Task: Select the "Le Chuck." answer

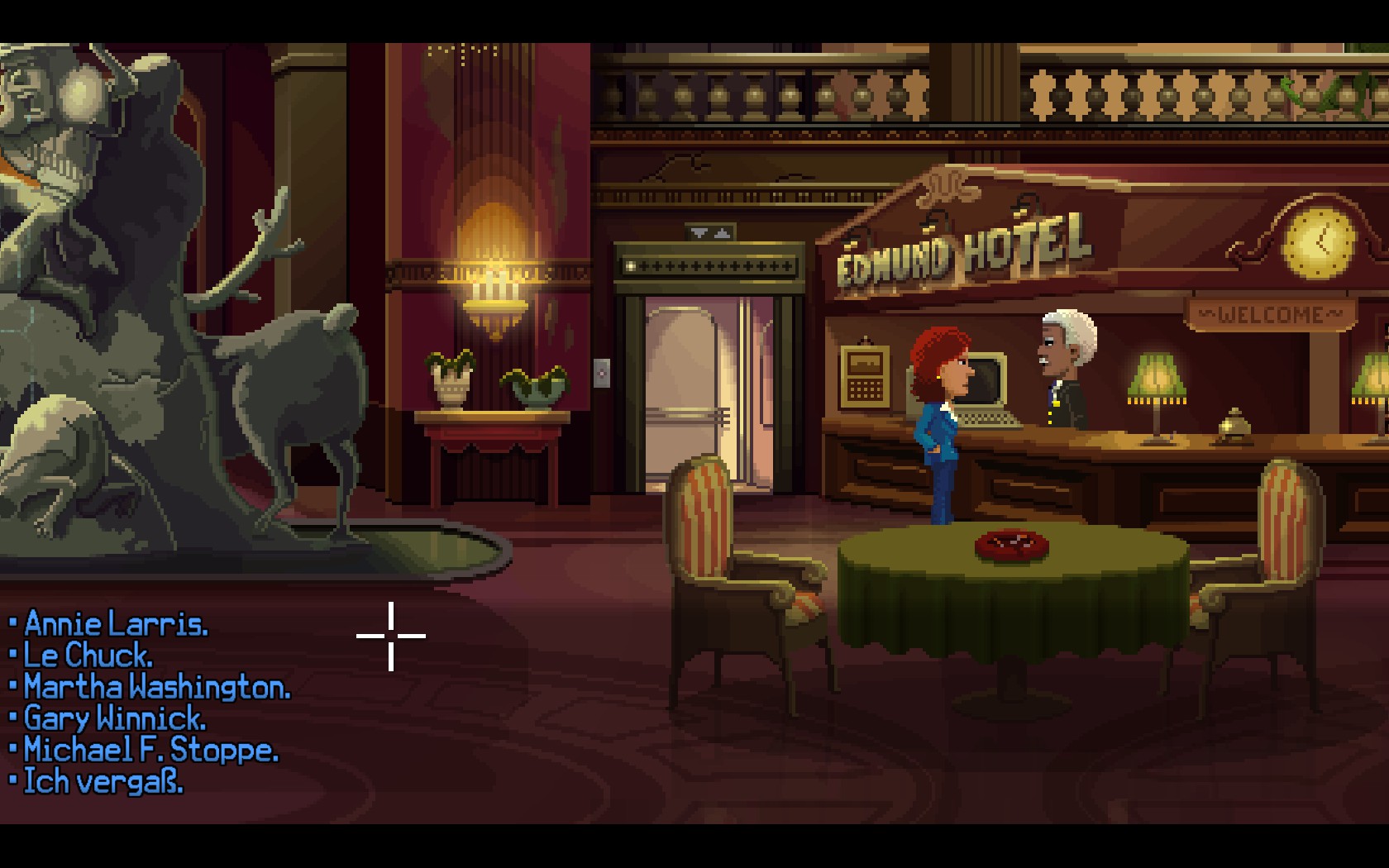Action: pyautogui.click(x=88, y=656)
